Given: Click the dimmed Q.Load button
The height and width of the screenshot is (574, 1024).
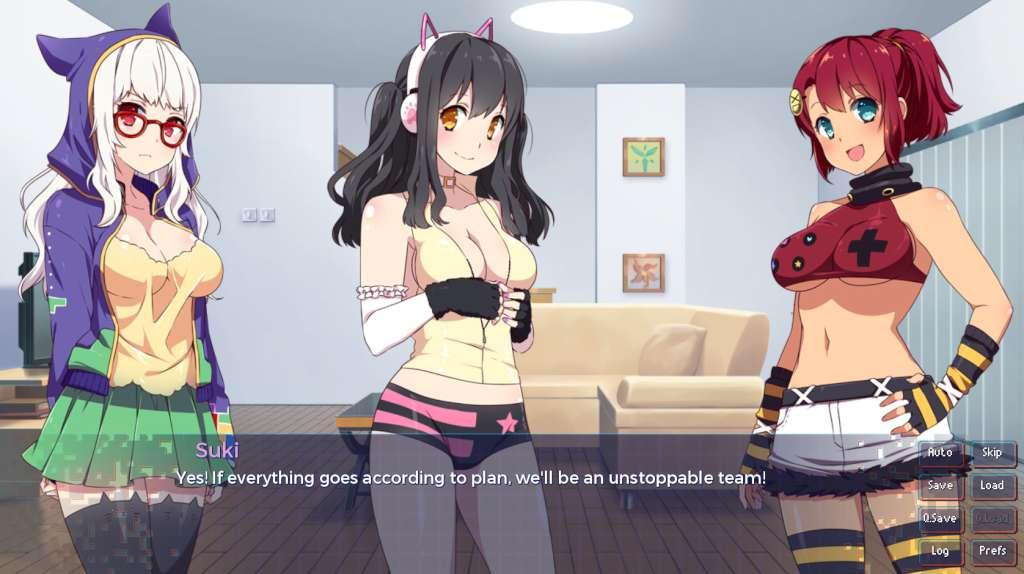Looking at the screenshot, I should tap(992, 519).
